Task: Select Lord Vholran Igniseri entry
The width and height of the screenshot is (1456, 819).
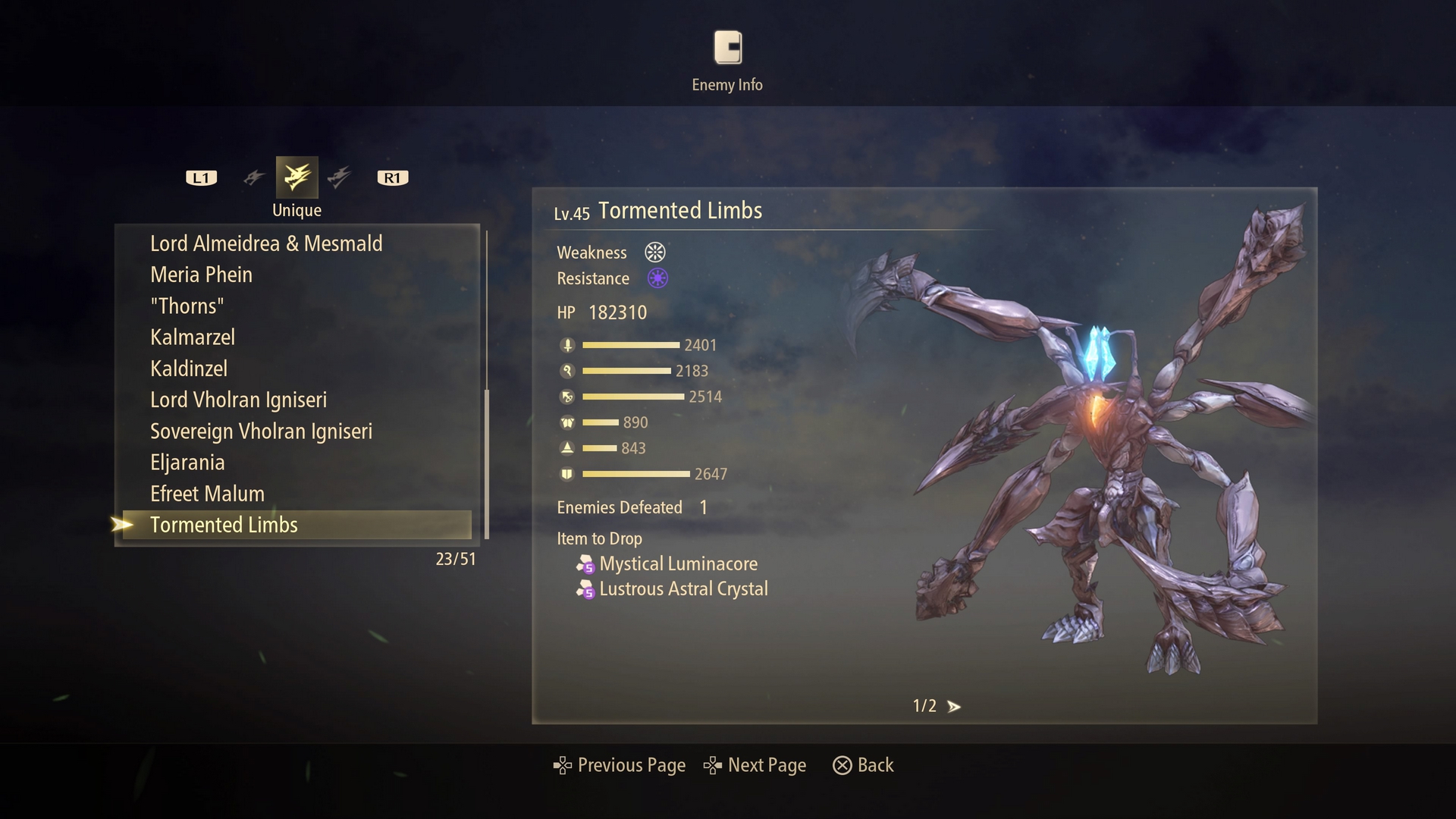Action: (x=238, y=400)
